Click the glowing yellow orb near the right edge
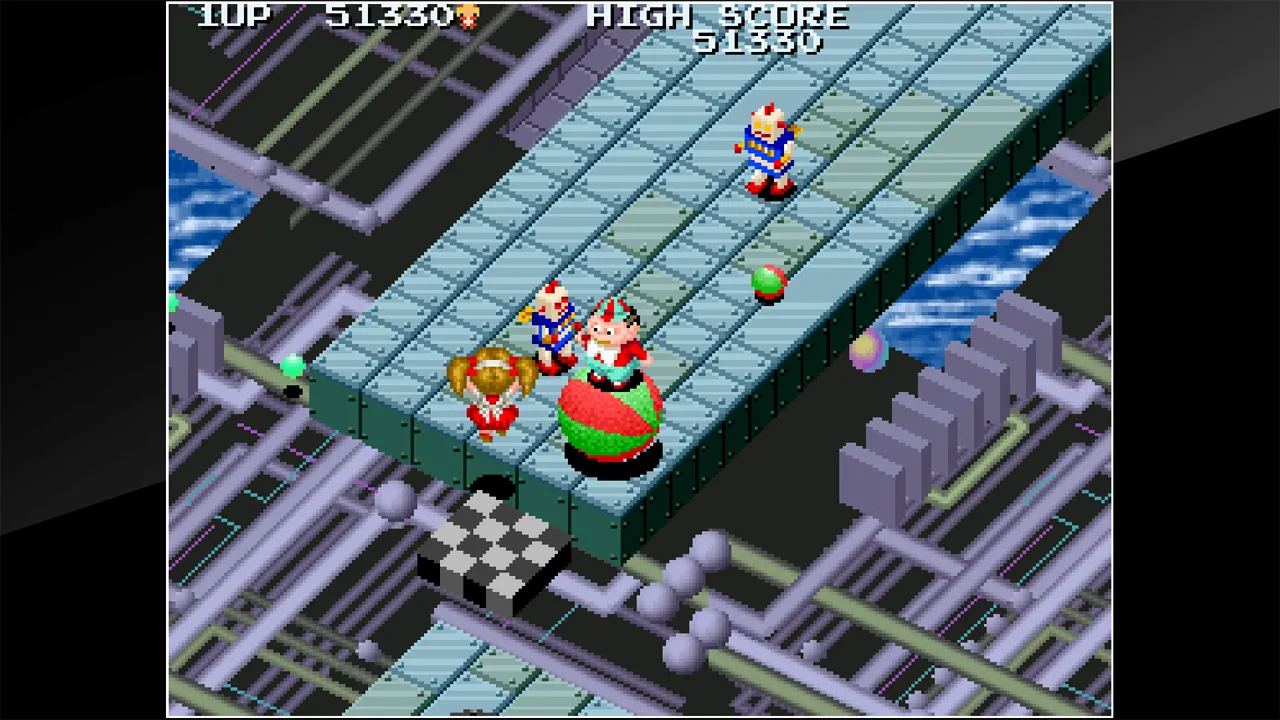The height and width of the screenshot is (720, 1280). [x=866, y=350]
